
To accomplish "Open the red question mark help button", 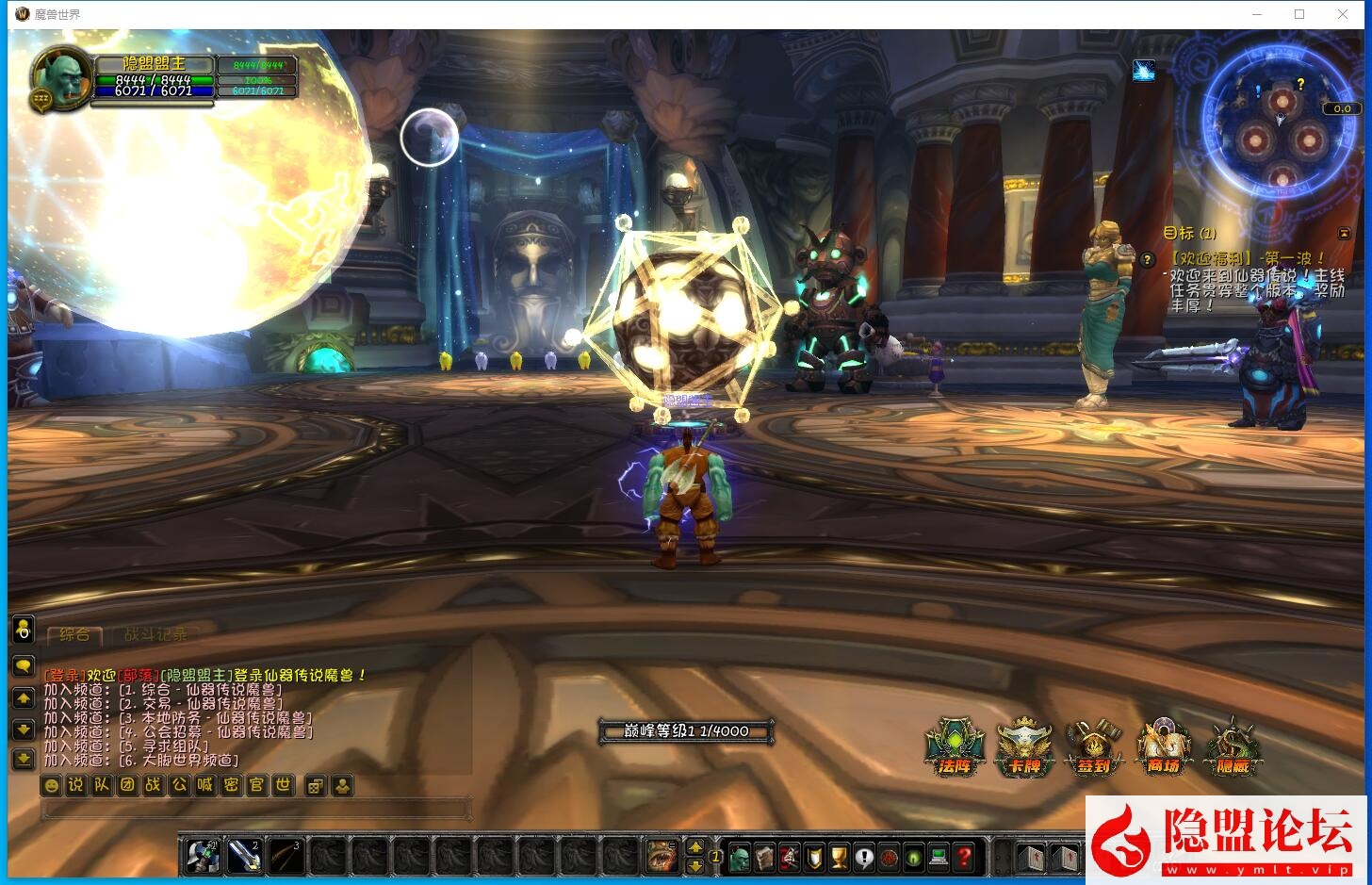I will [x=963, y=858].
